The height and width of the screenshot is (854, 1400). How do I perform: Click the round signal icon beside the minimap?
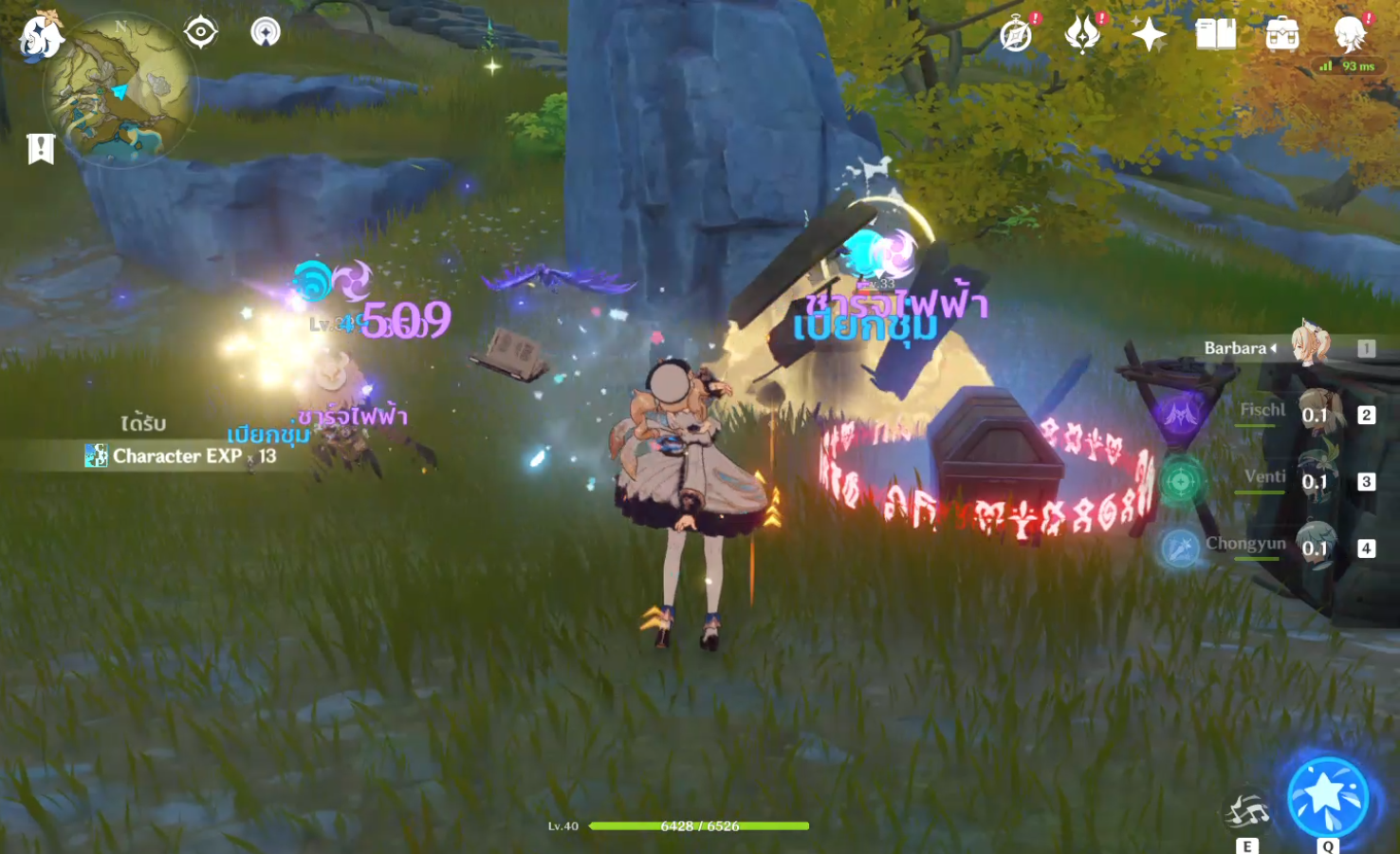[266, 32]
